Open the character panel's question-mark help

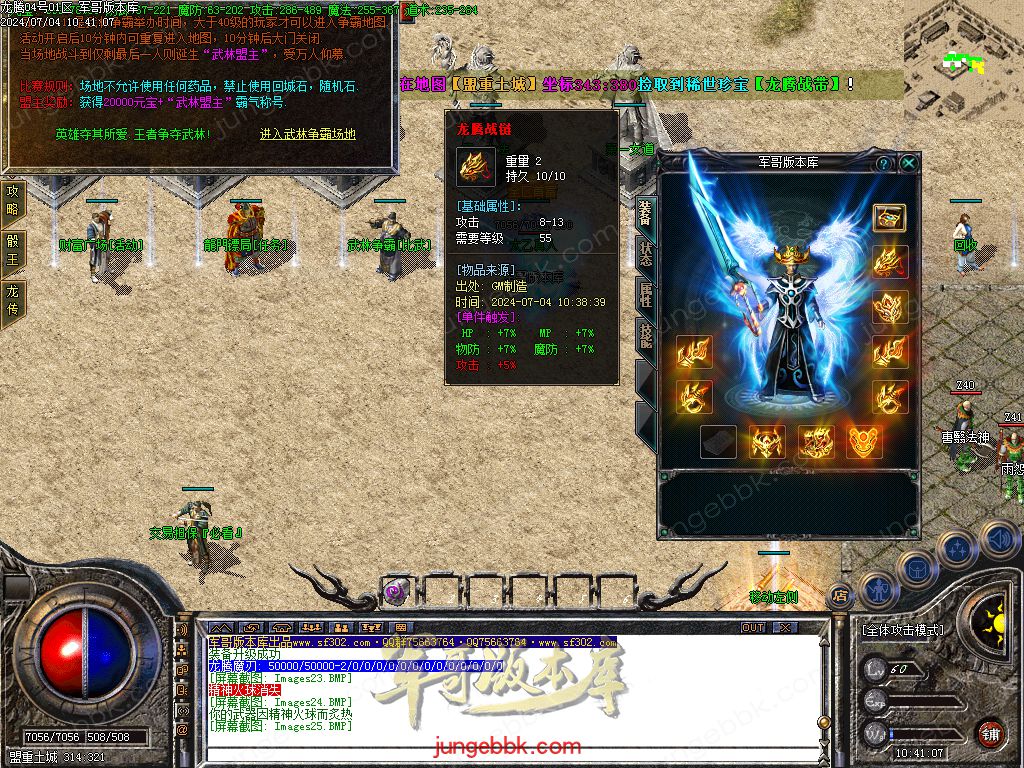click(884, 162)
